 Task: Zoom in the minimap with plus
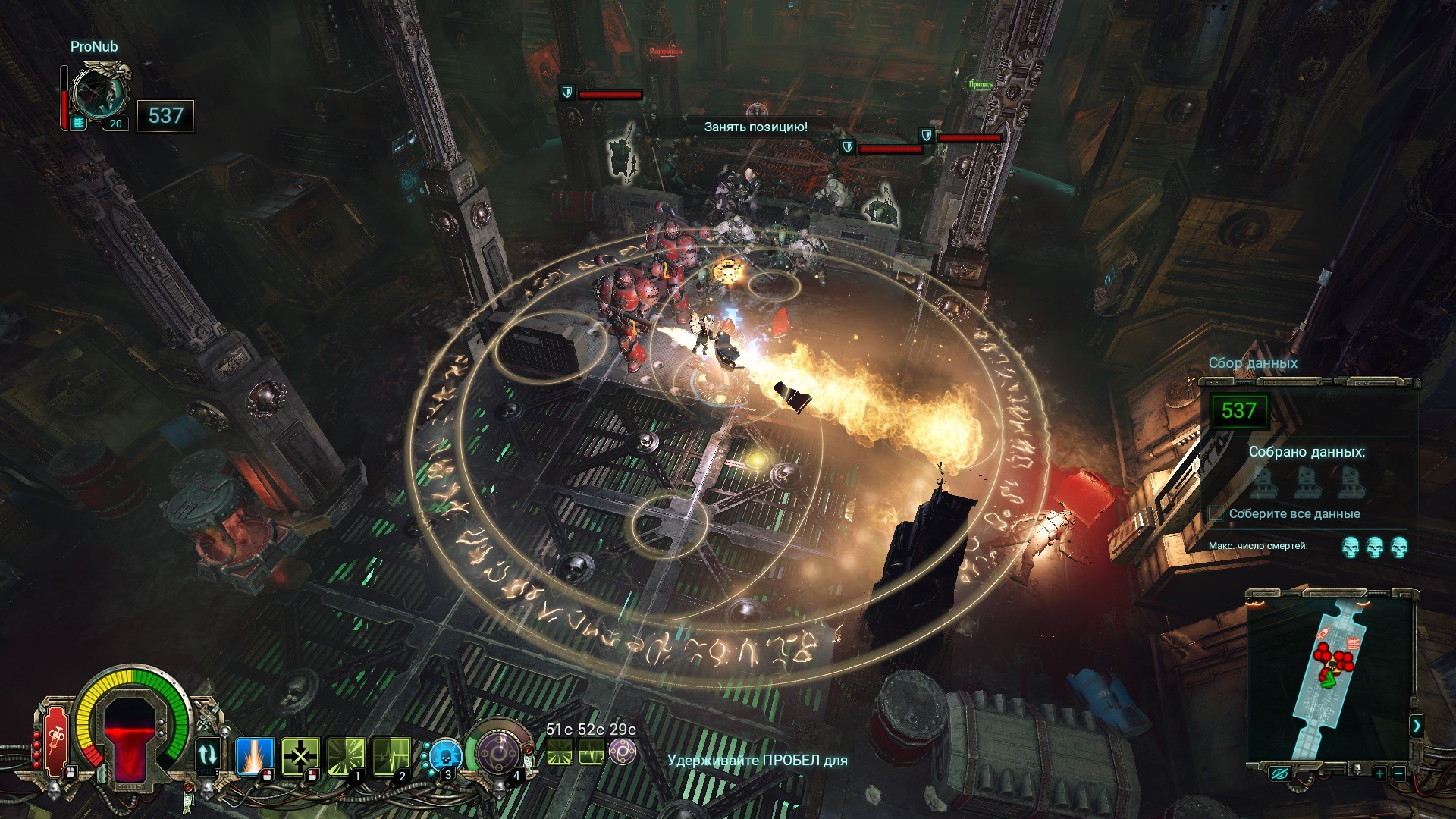point(1379,774)
